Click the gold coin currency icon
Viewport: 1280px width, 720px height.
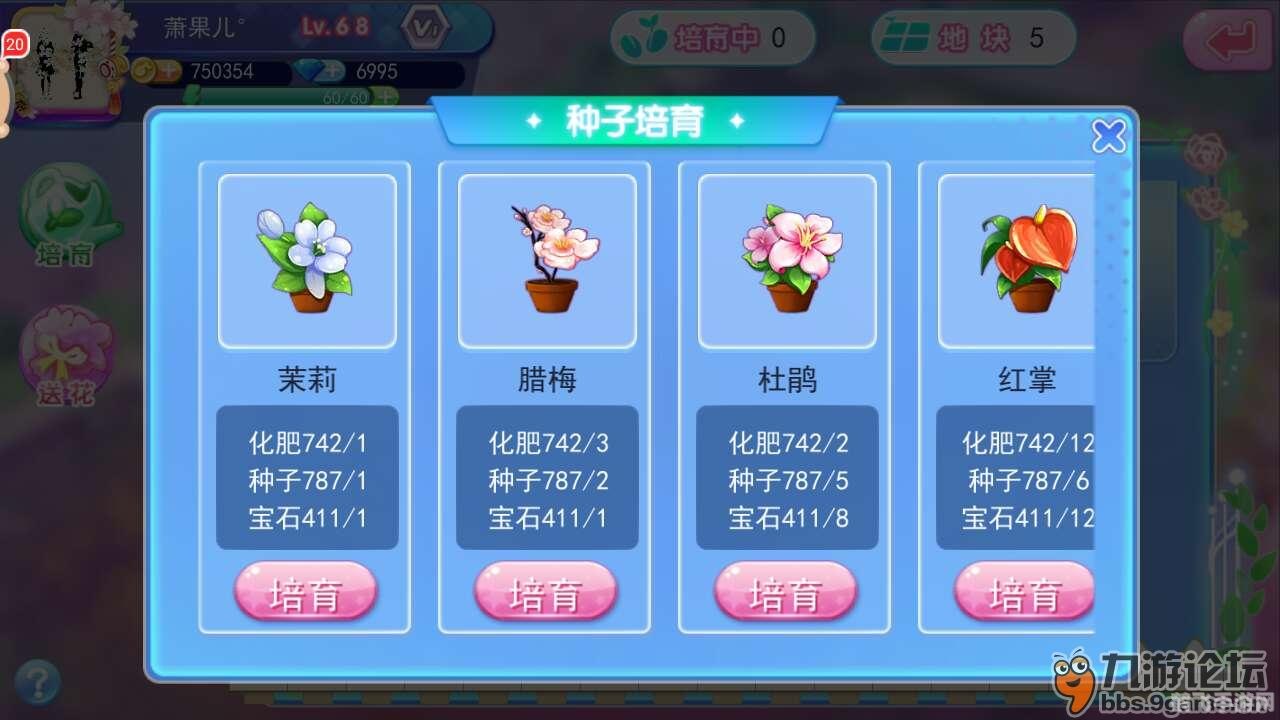click(x=145, y=72)
